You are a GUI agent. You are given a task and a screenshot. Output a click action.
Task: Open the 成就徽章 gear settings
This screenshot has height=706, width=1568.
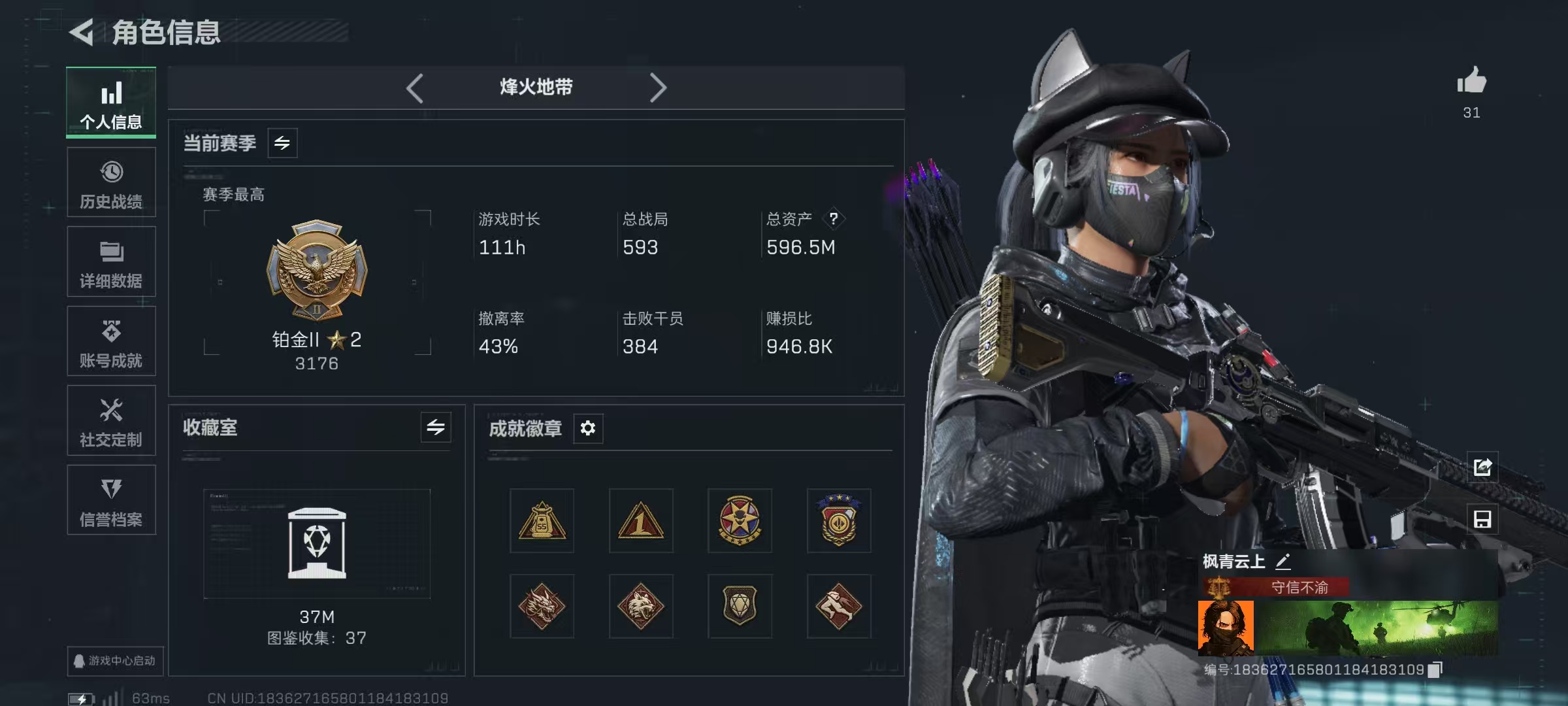(x=587, y=429)
